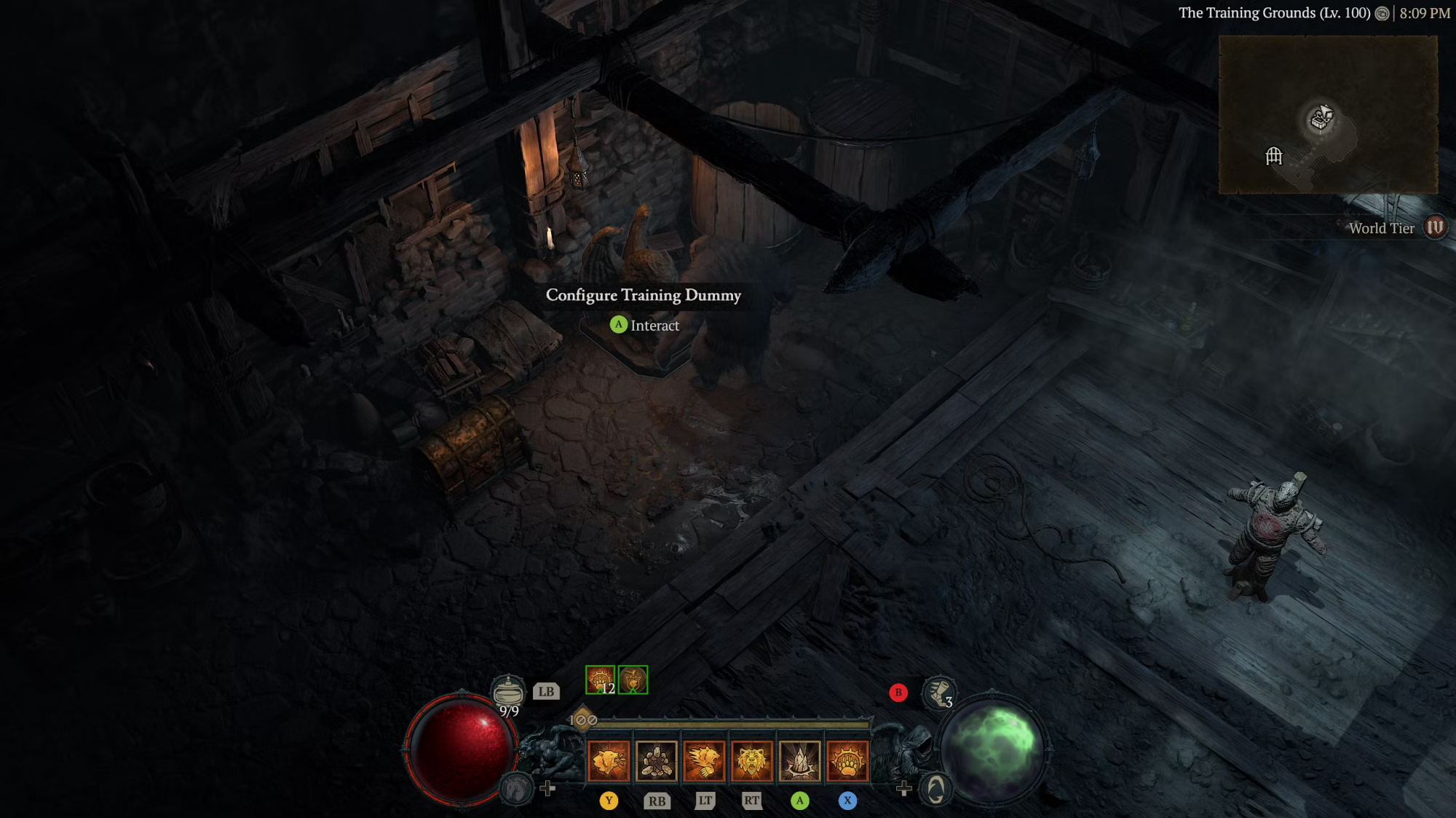The image size is (1456, 818).
Task: Select the gate marker on the minimap
Action: (x=1274, y=156)
